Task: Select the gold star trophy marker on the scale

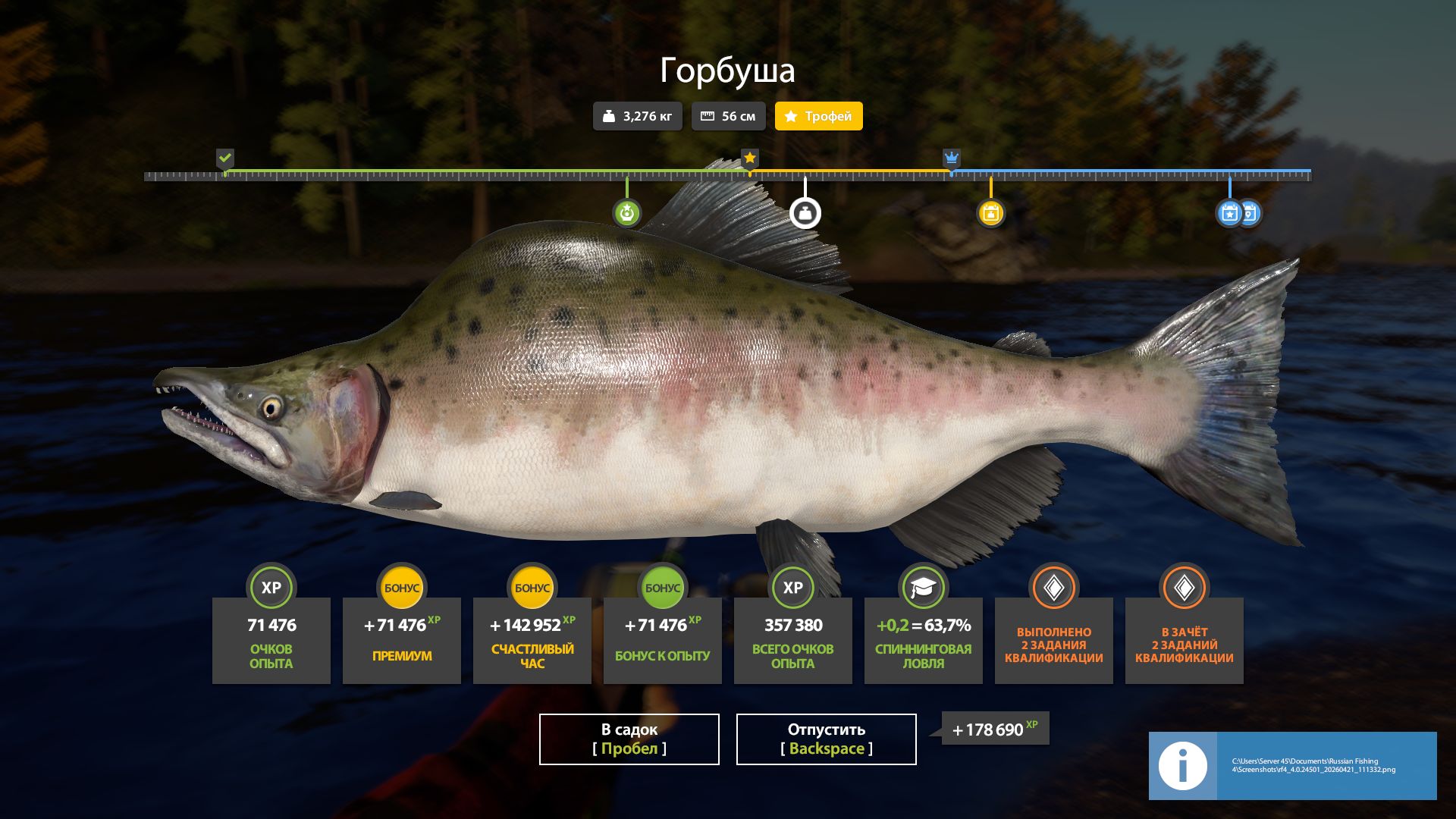Action: click(x=749, y=158)
